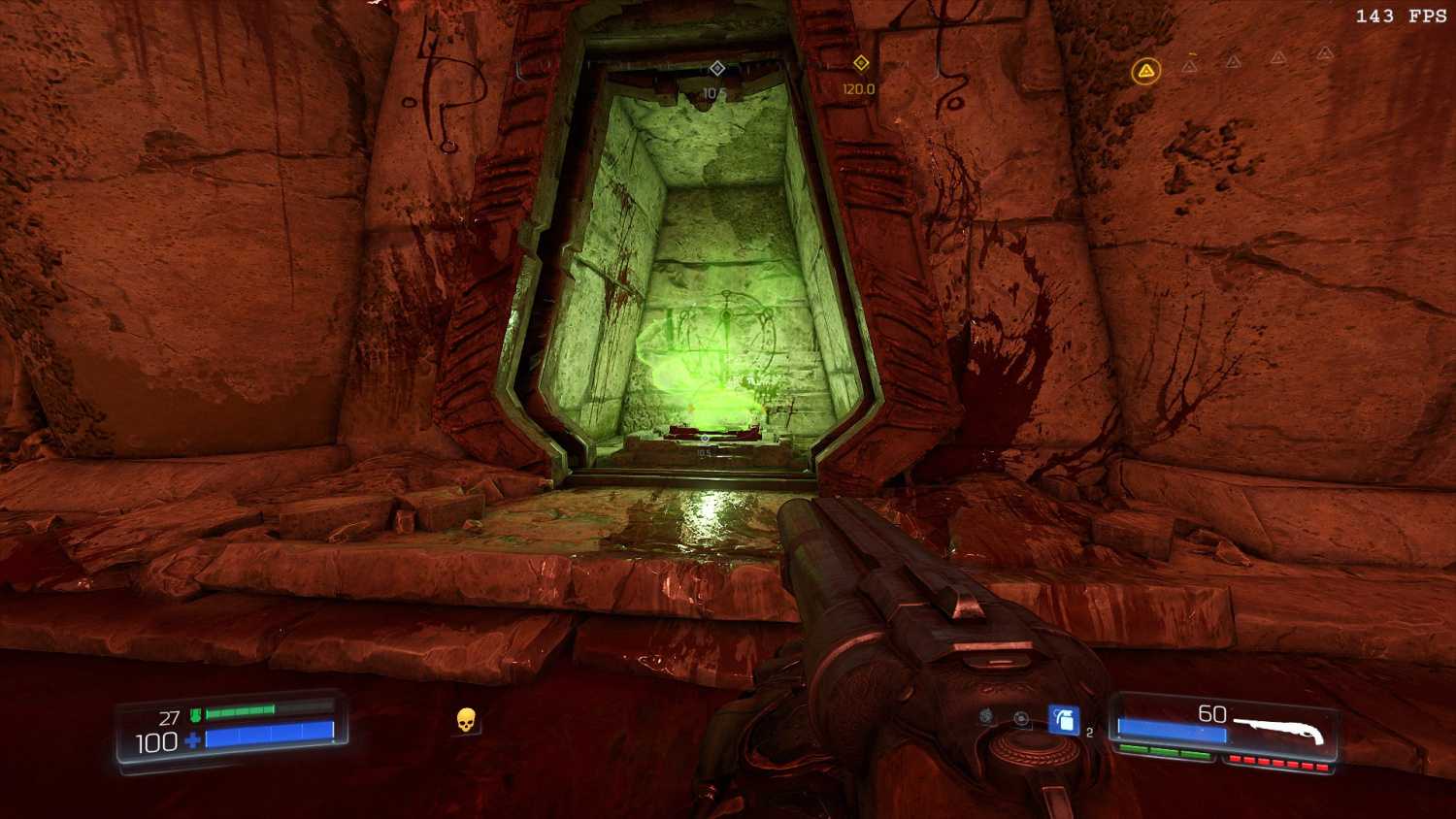This screenshot has width=1456, height=819.
Task: Select the yellow objective diamond marker
Action: [x=860, y=63]
